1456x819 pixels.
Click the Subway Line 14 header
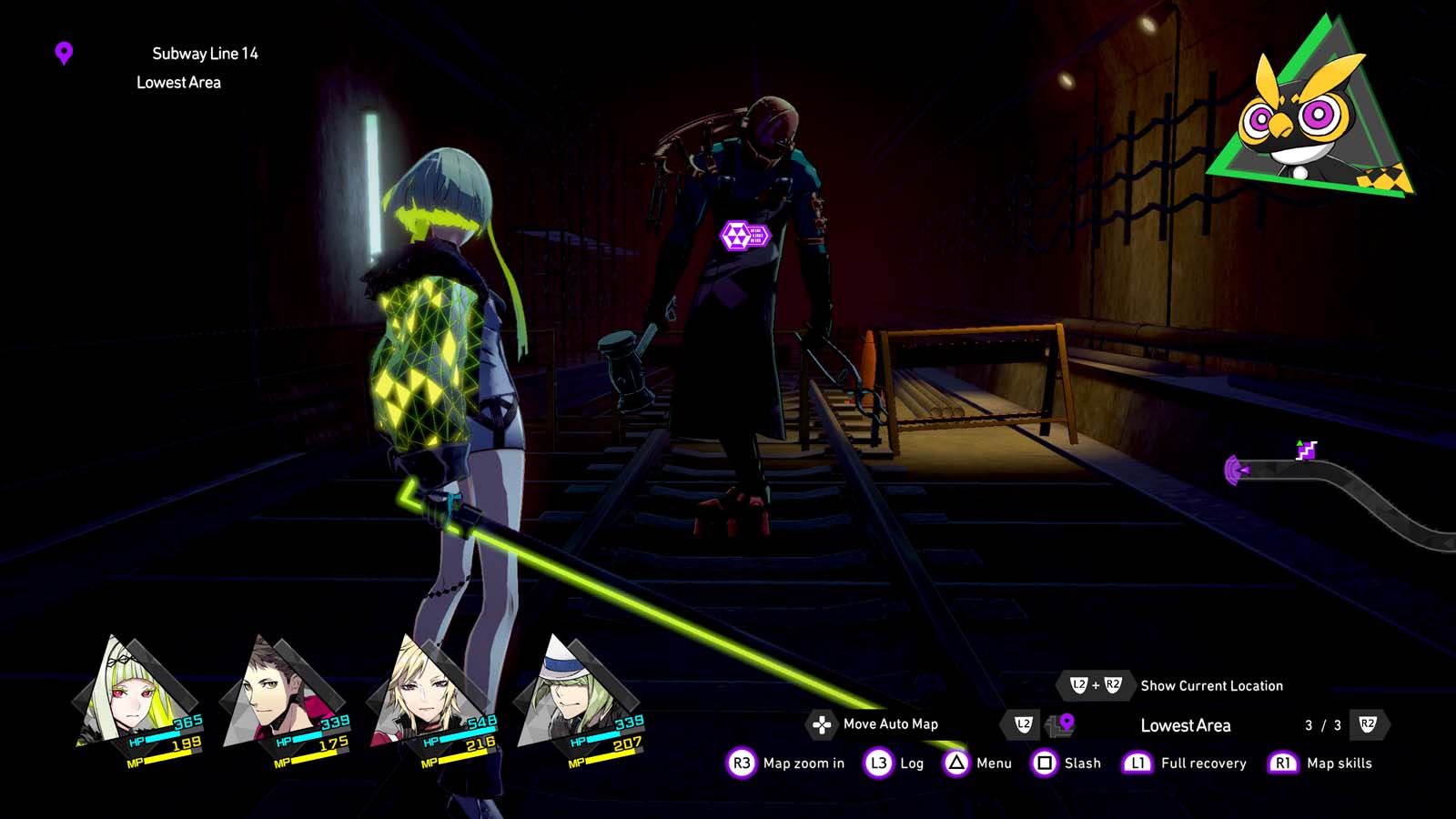pyautogui.click(x=207, y=53)
